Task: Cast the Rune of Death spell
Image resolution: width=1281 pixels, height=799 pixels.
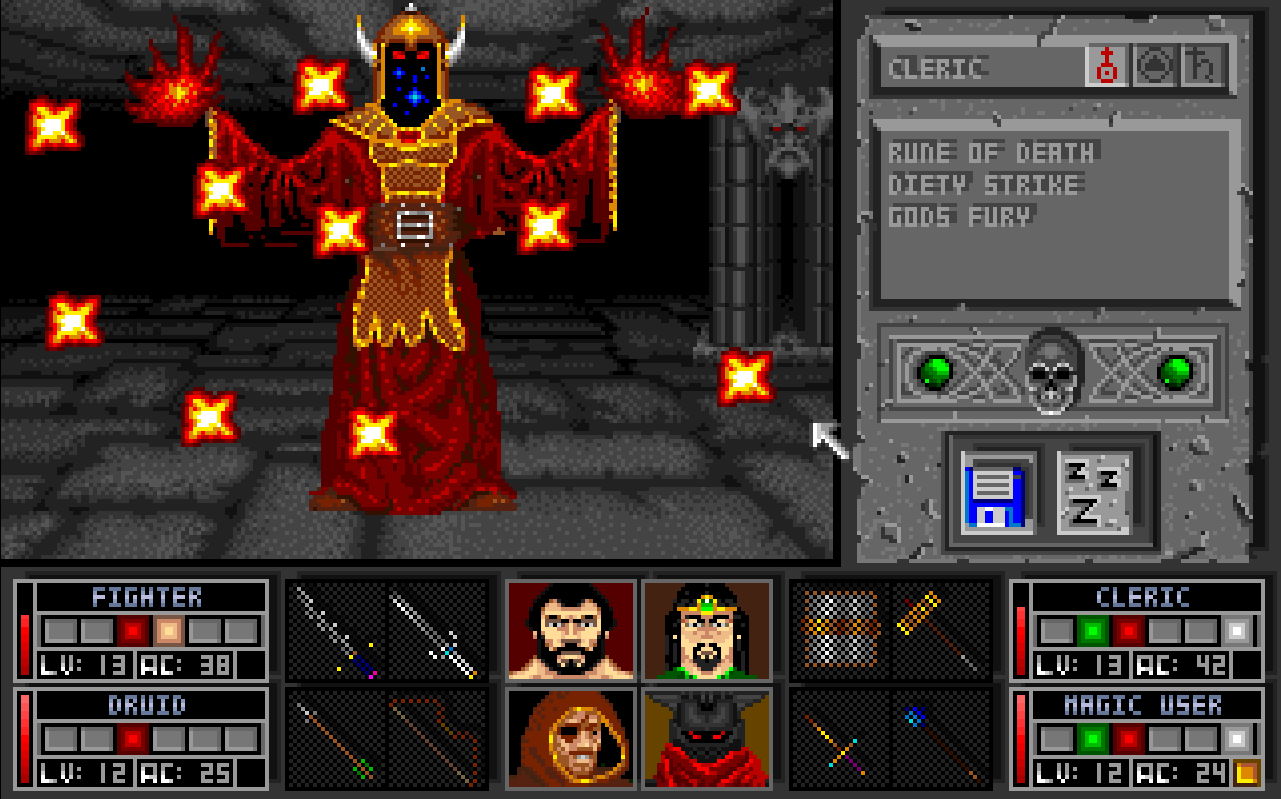Action: (x=992, y=153)
